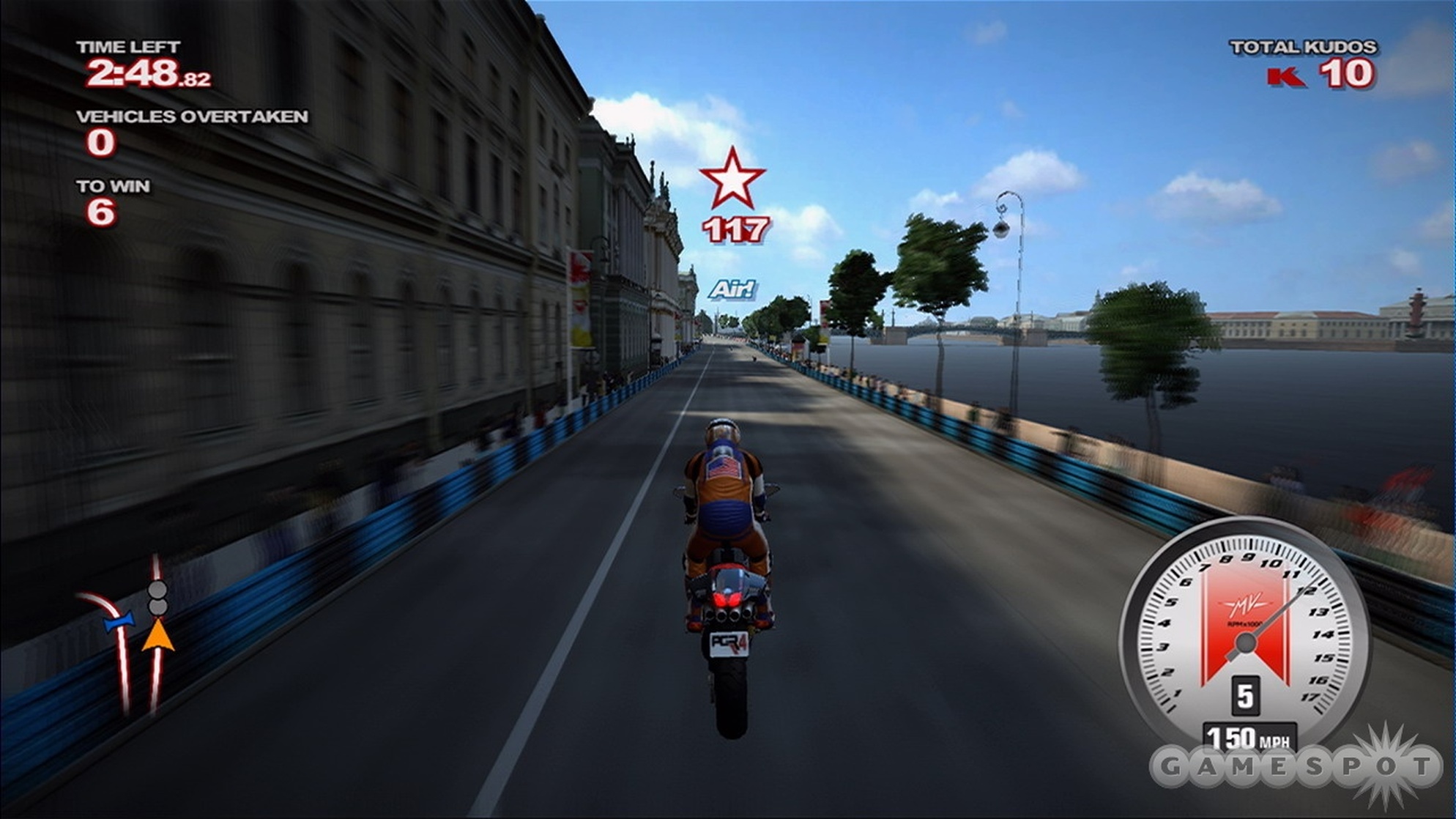The width and height of the screenshot is (1456, 819).
Task: Click the Kudos star above the road
Action: click(x=732, y=179)
